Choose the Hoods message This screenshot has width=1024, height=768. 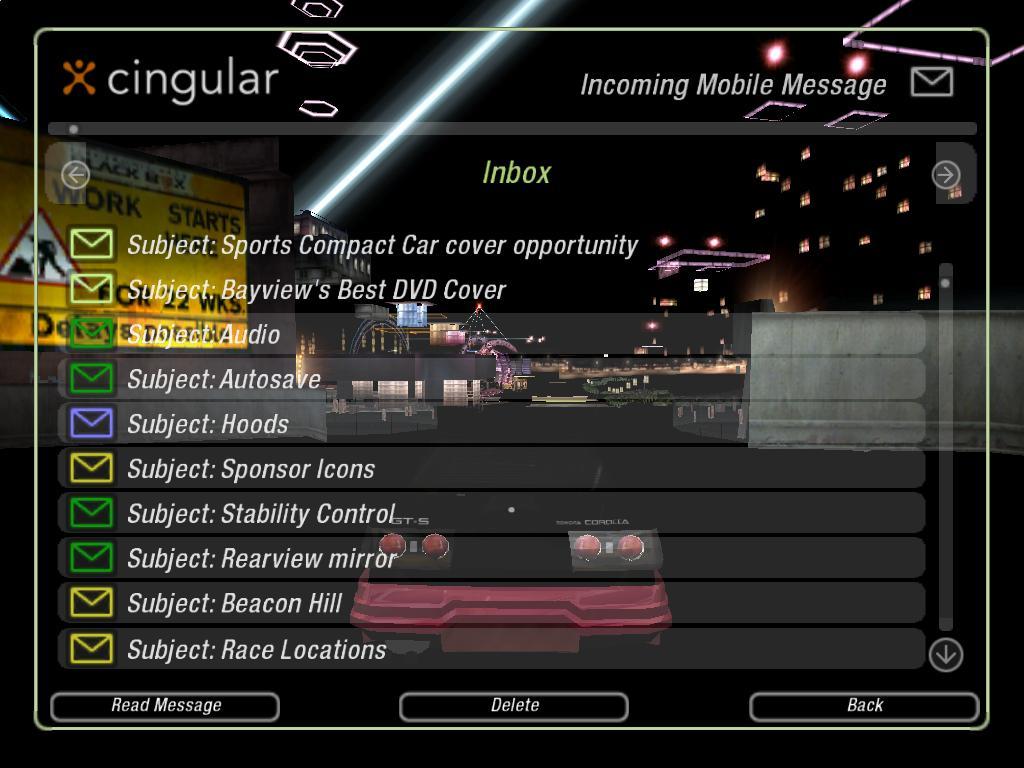(x=208, y=424)
